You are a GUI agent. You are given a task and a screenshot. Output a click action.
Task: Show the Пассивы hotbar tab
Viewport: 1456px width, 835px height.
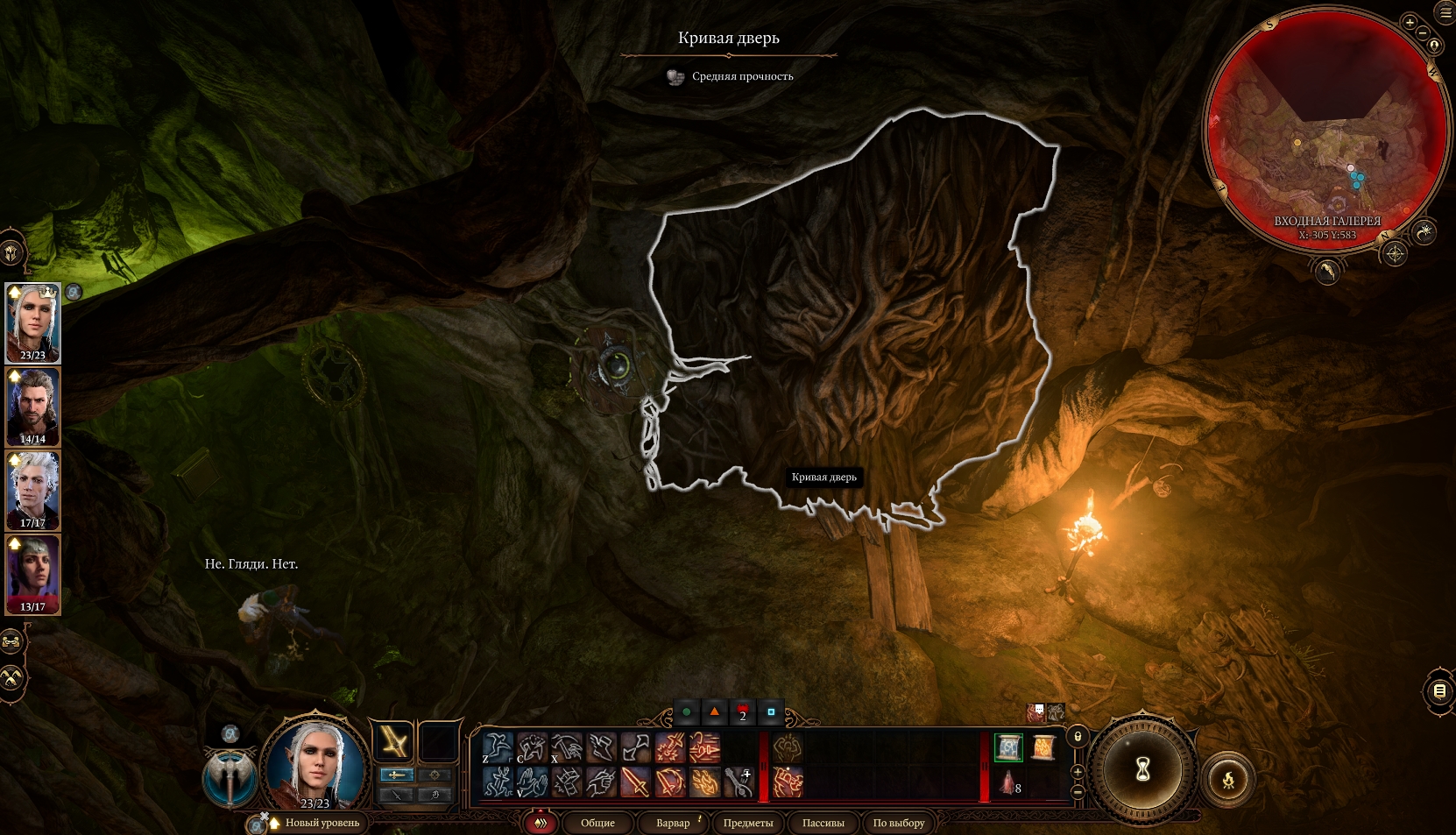[823, 823]
